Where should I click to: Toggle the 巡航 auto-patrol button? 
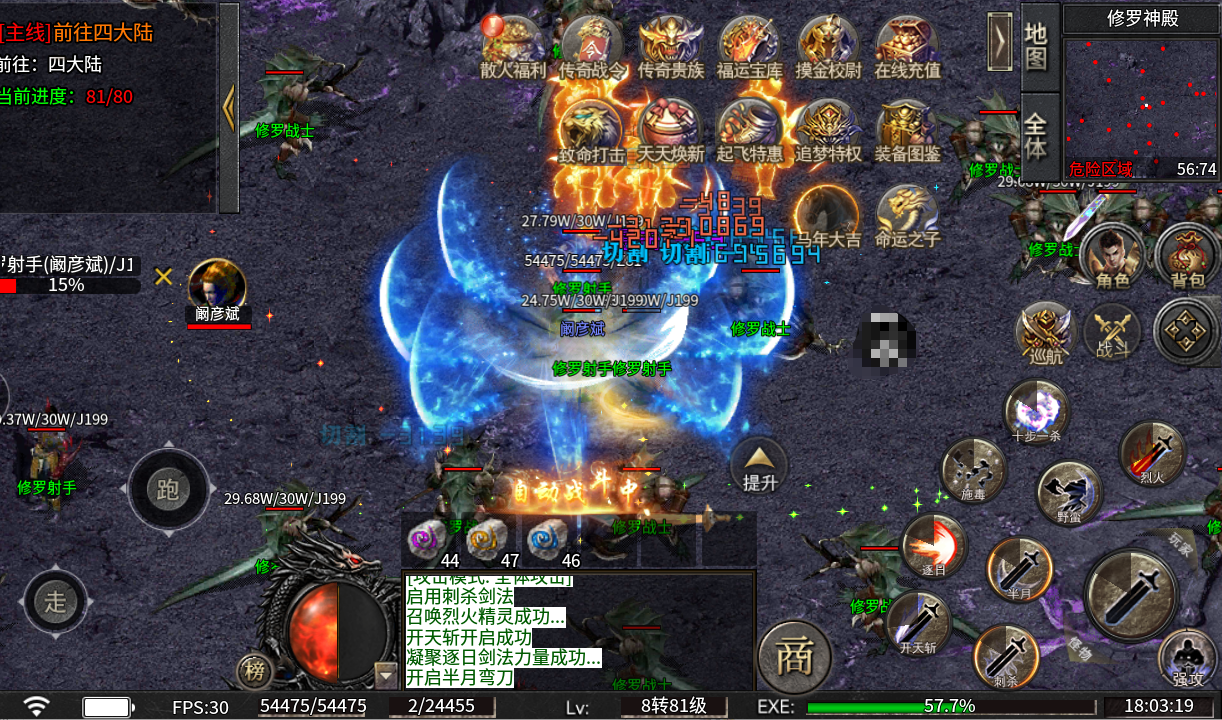pyautogui.click(x=1043, y=331)
